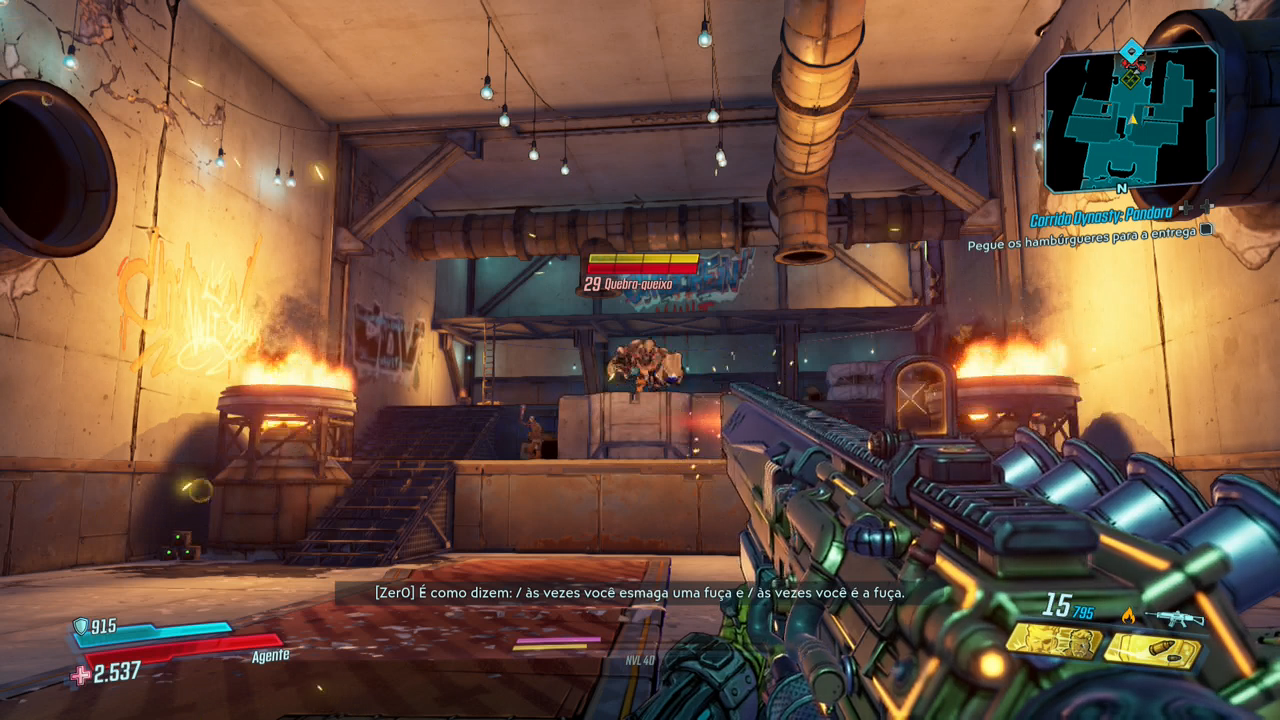Click the shield icon beside 915
Image resolution: width=1280 pixels, height=720 pixels.
coord(81,626)
